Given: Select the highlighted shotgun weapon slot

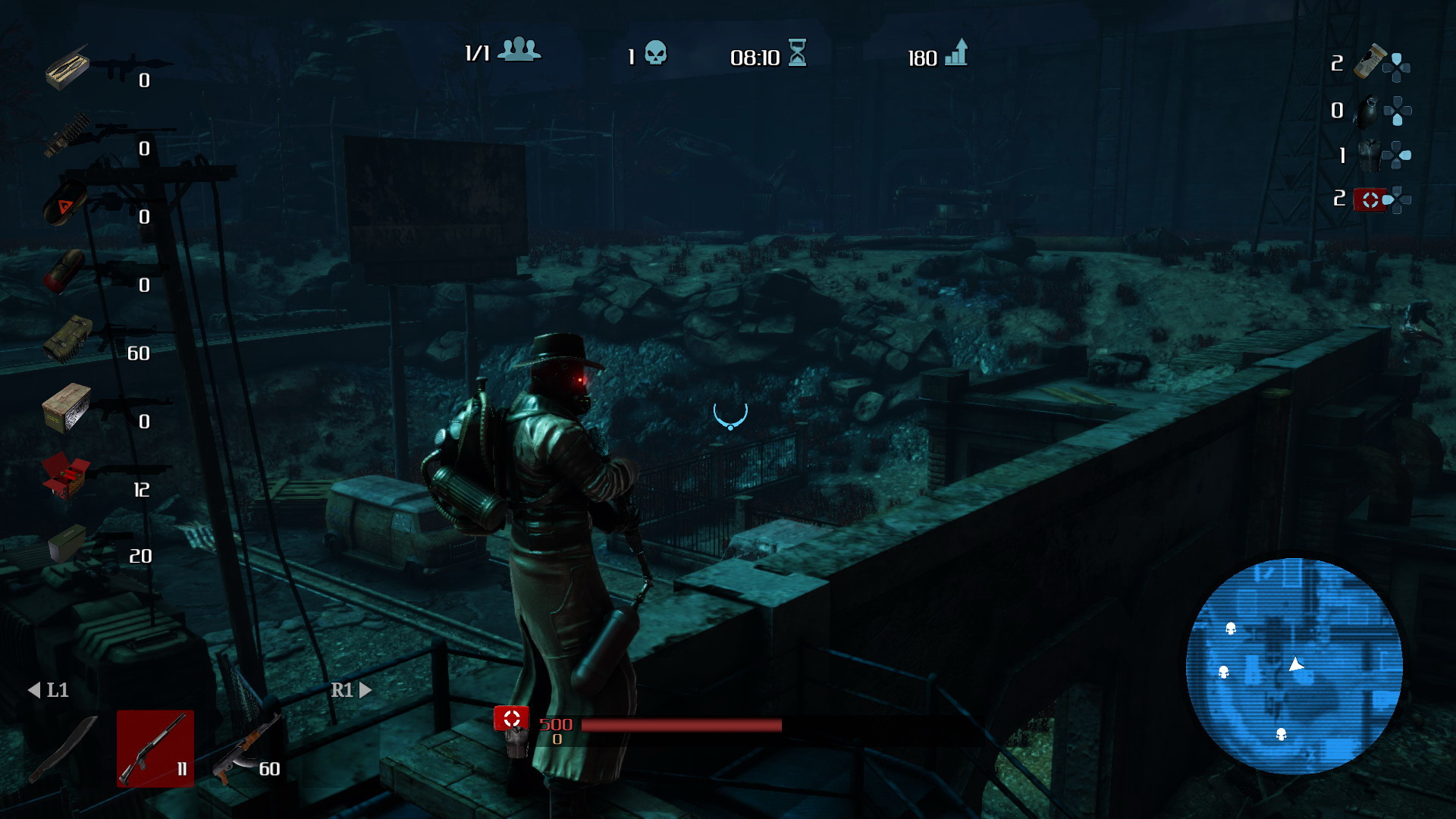Looking at the screenshot, I should tap(155, 748).
